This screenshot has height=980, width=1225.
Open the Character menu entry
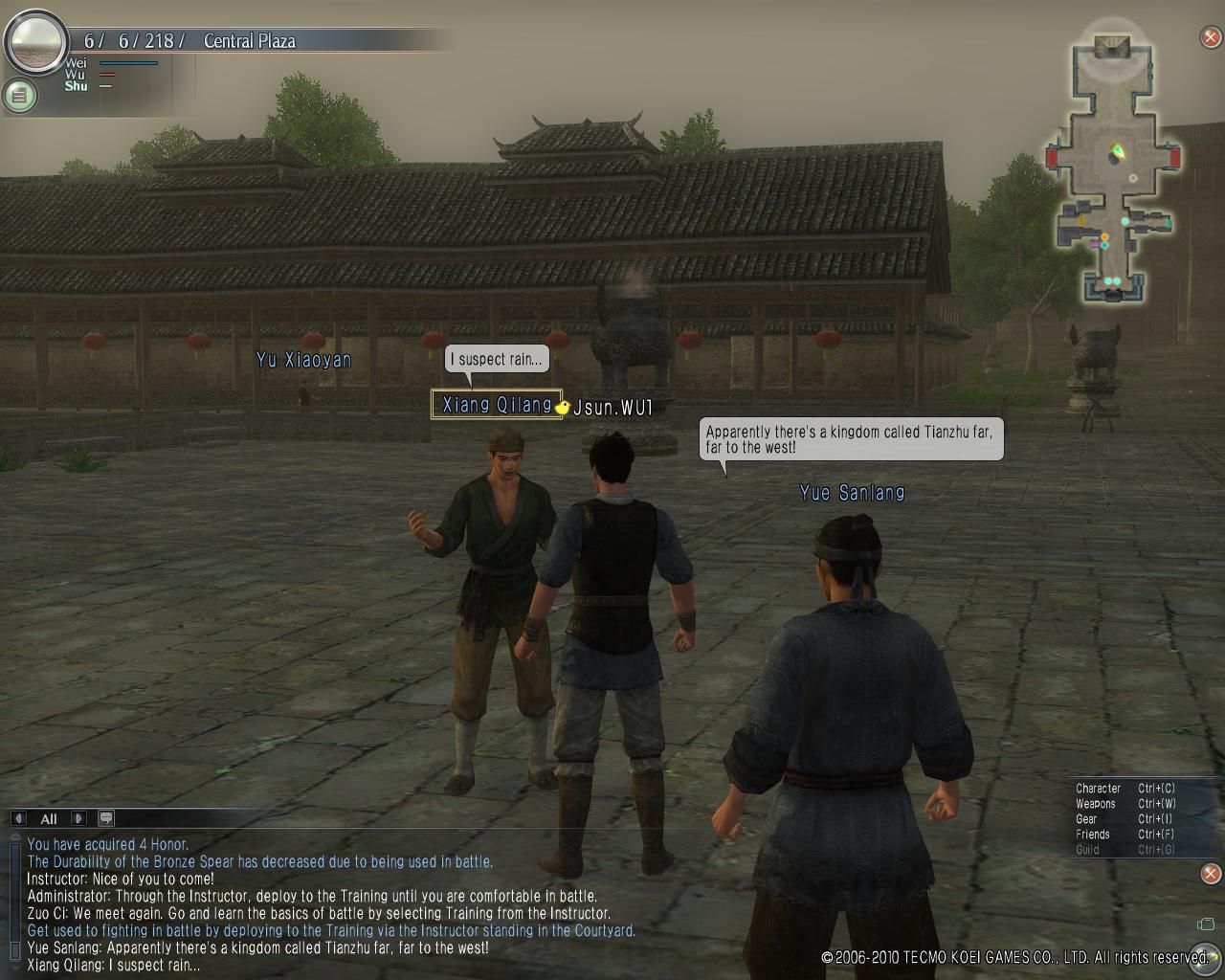[1098, 789]
